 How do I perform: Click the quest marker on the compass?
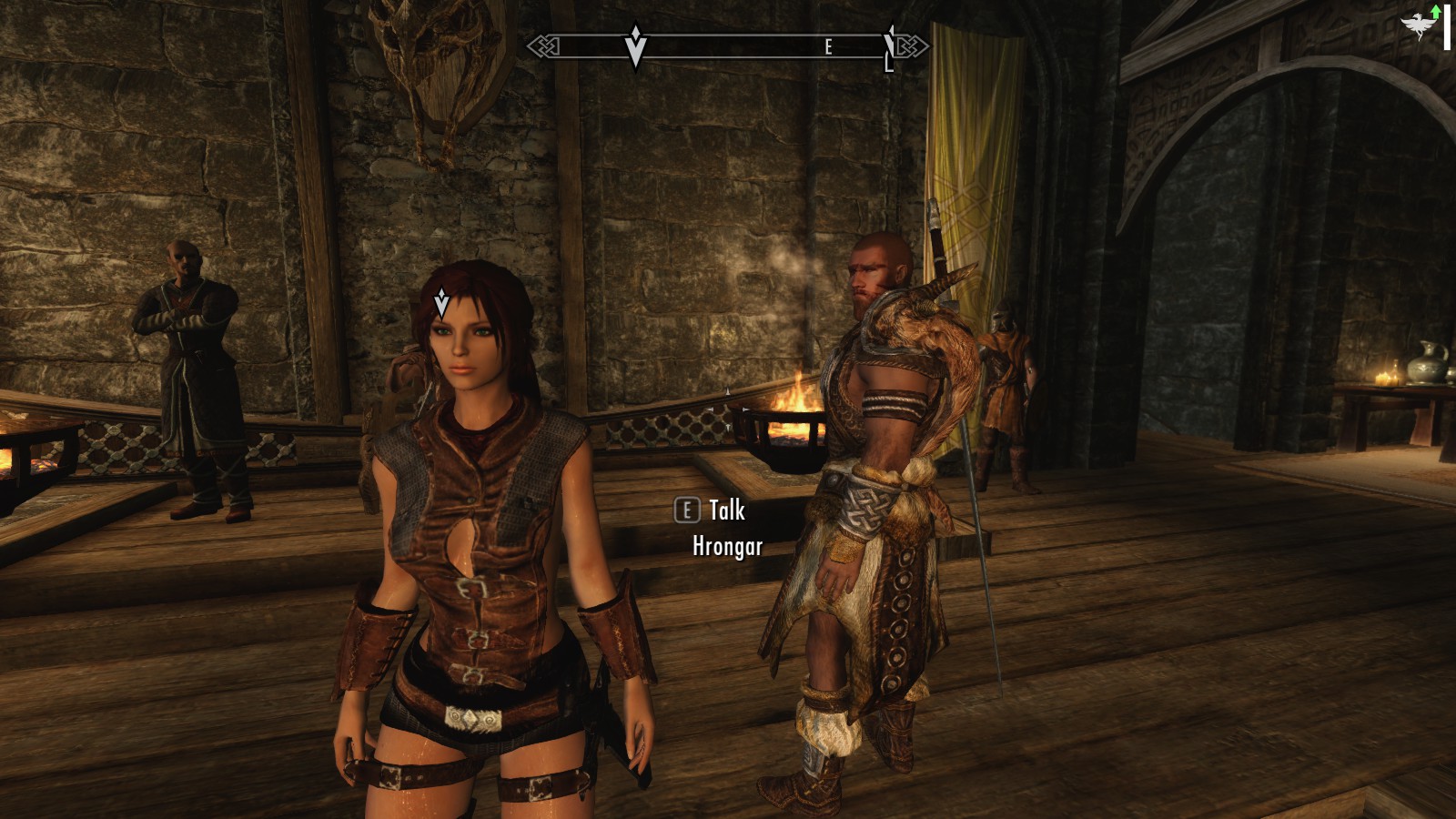coord(635,45)
